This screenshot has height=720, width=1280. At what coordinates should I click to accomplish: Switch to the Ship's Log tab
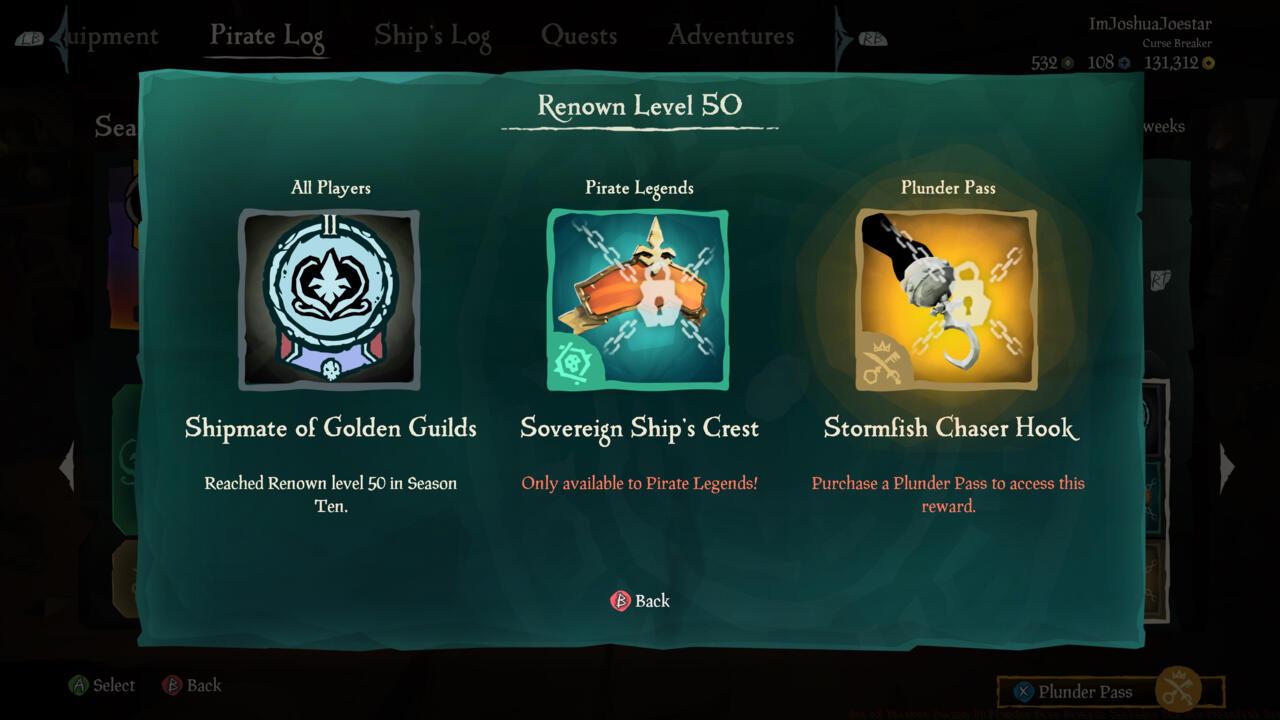point(432,34)
